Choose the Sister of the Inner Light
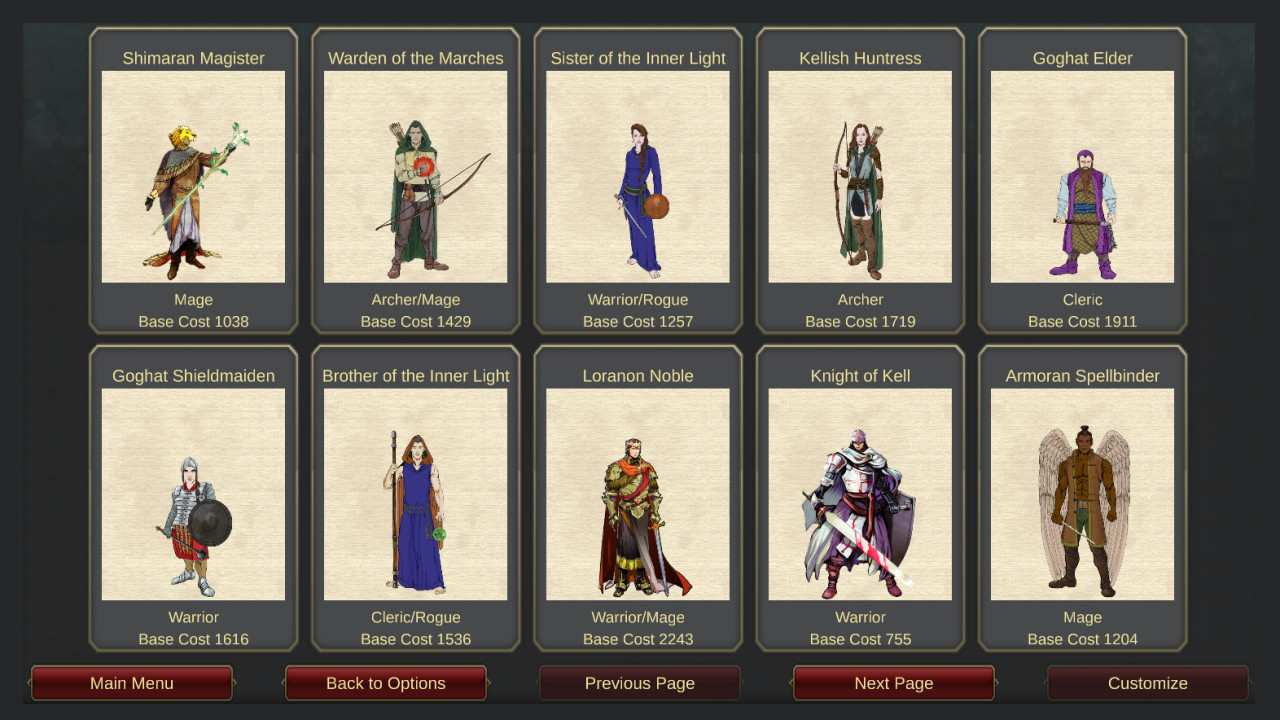The image size is (1280, 720). 637,180
